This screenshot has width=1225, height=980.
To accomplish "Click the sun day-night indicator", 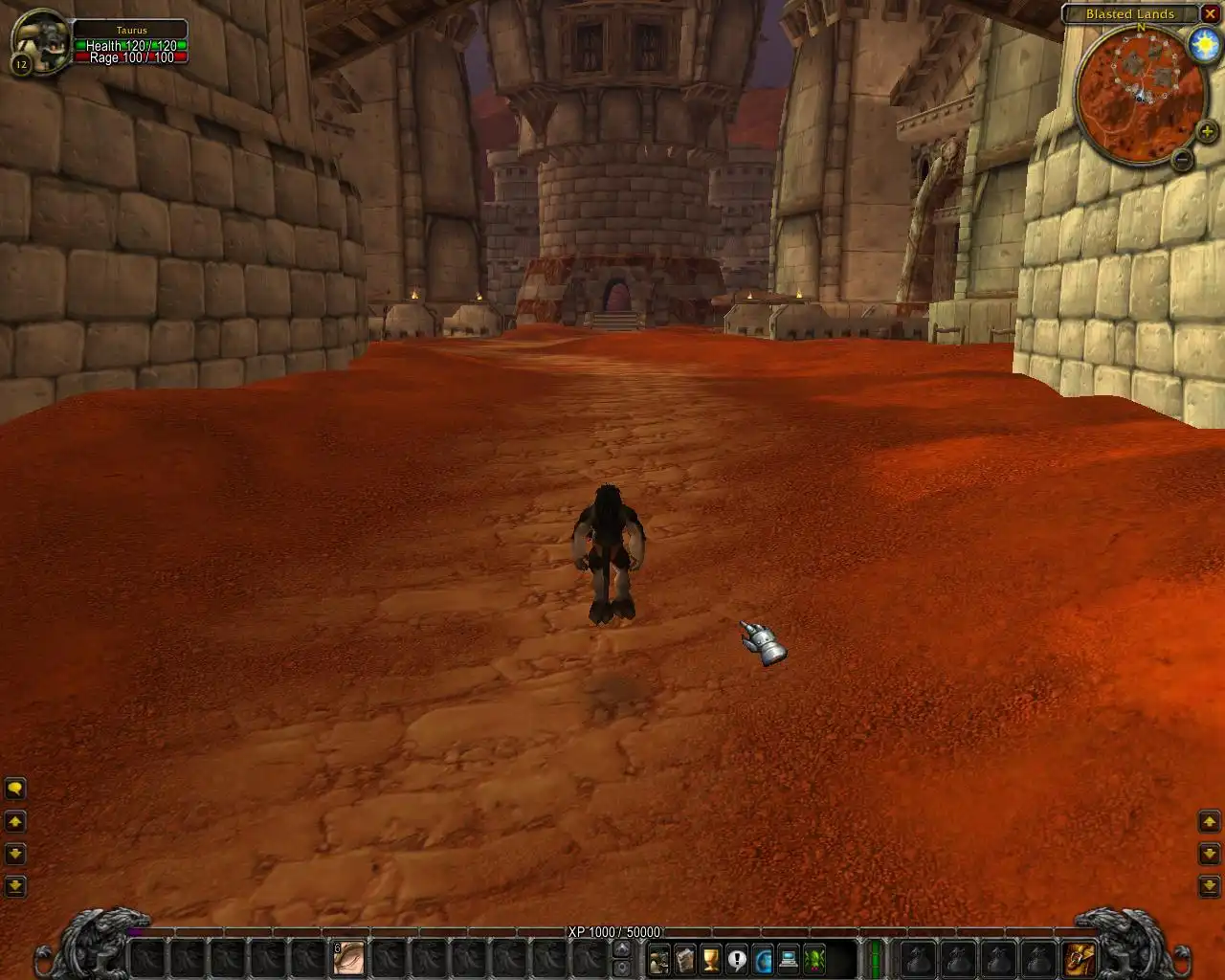I will pyautogui.click(x=1202, y=45).
